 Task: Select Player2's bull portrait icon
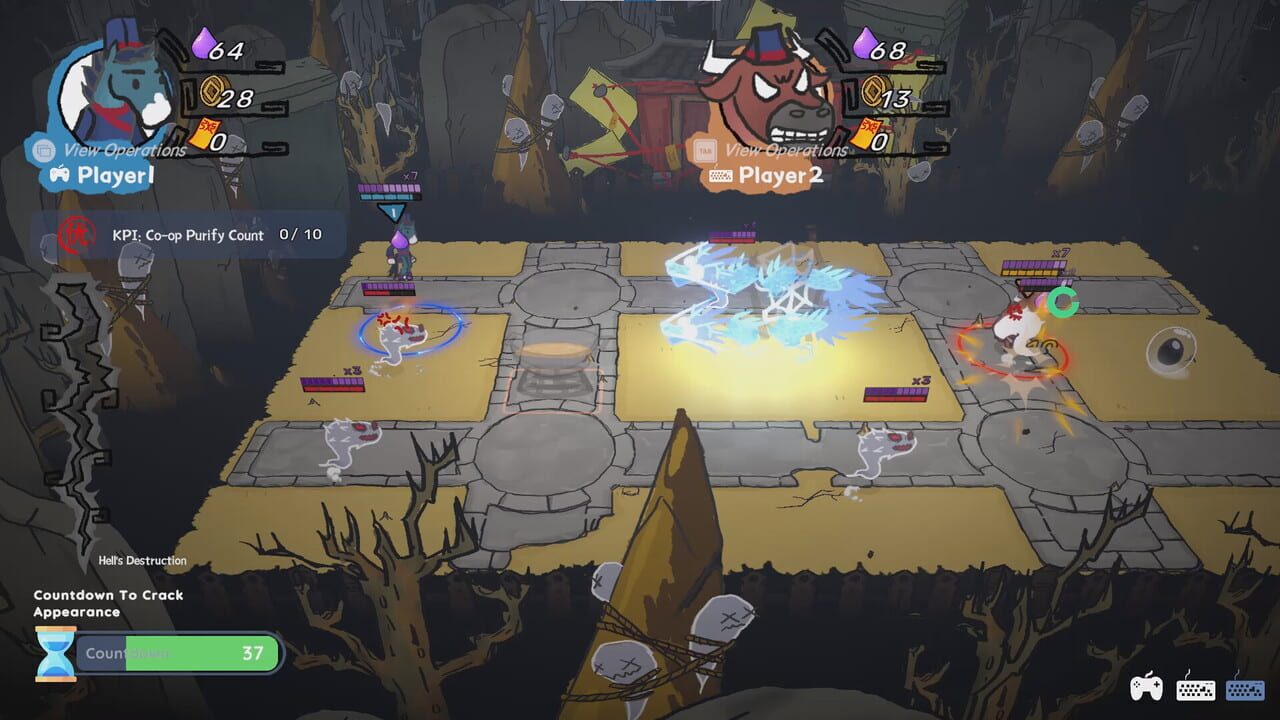(770, 90)
